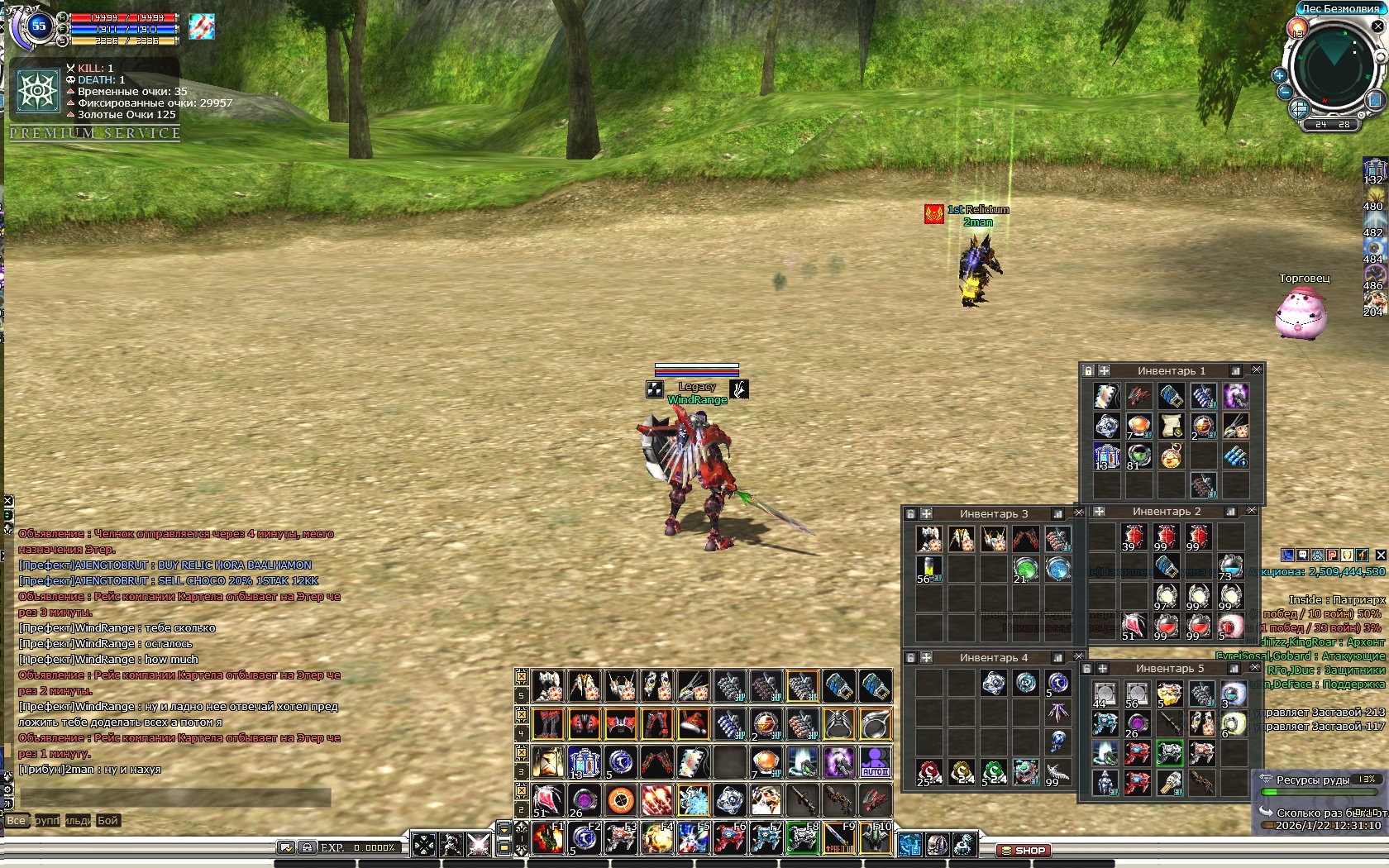Image resolution: width=1389 pixels, height=868 pixels.
Task: Open the SHOP button
Action: coord(1023,850)
